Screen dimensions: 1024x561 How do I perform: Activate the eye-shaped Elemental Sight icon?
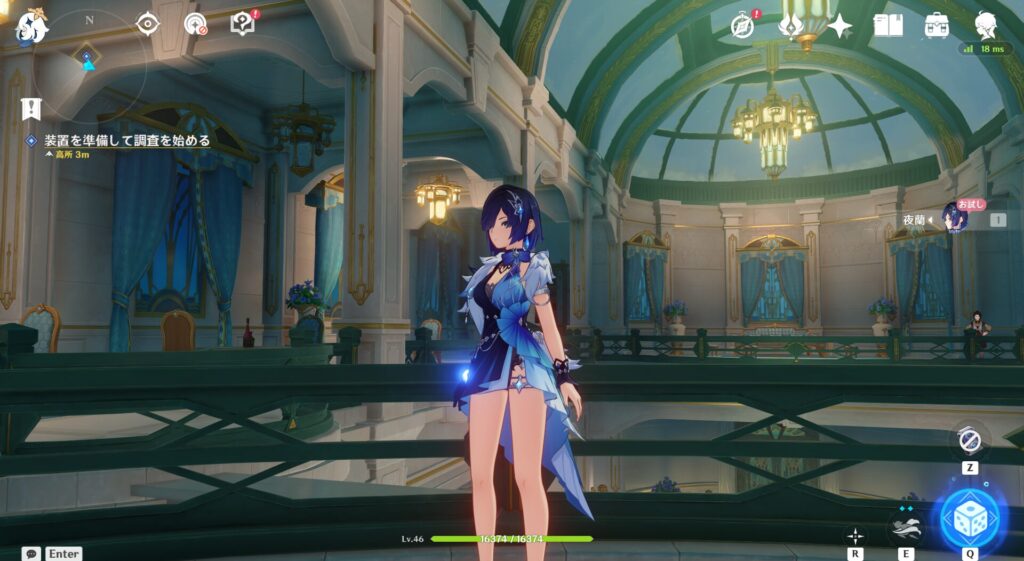pyautogui.click(x=148, y=23)
